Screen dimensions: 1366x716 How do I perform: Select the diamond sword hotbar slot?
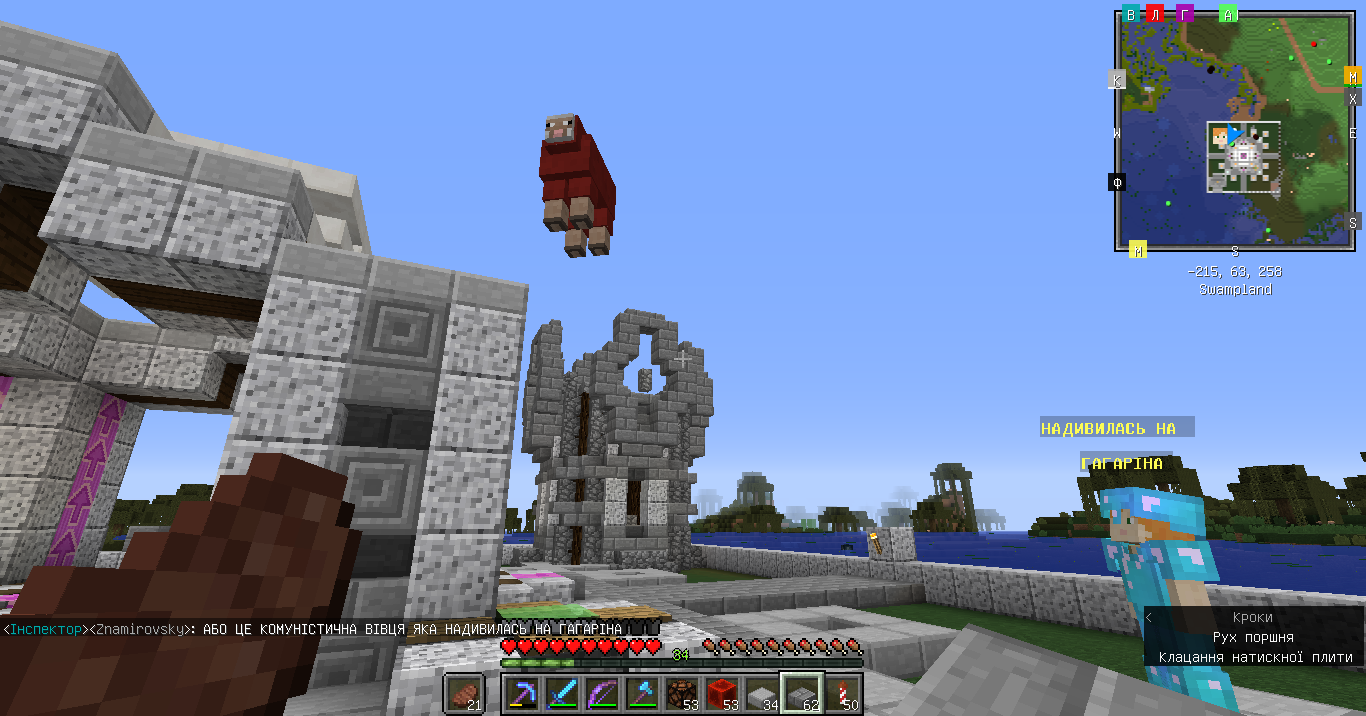(x=560, y=693)
